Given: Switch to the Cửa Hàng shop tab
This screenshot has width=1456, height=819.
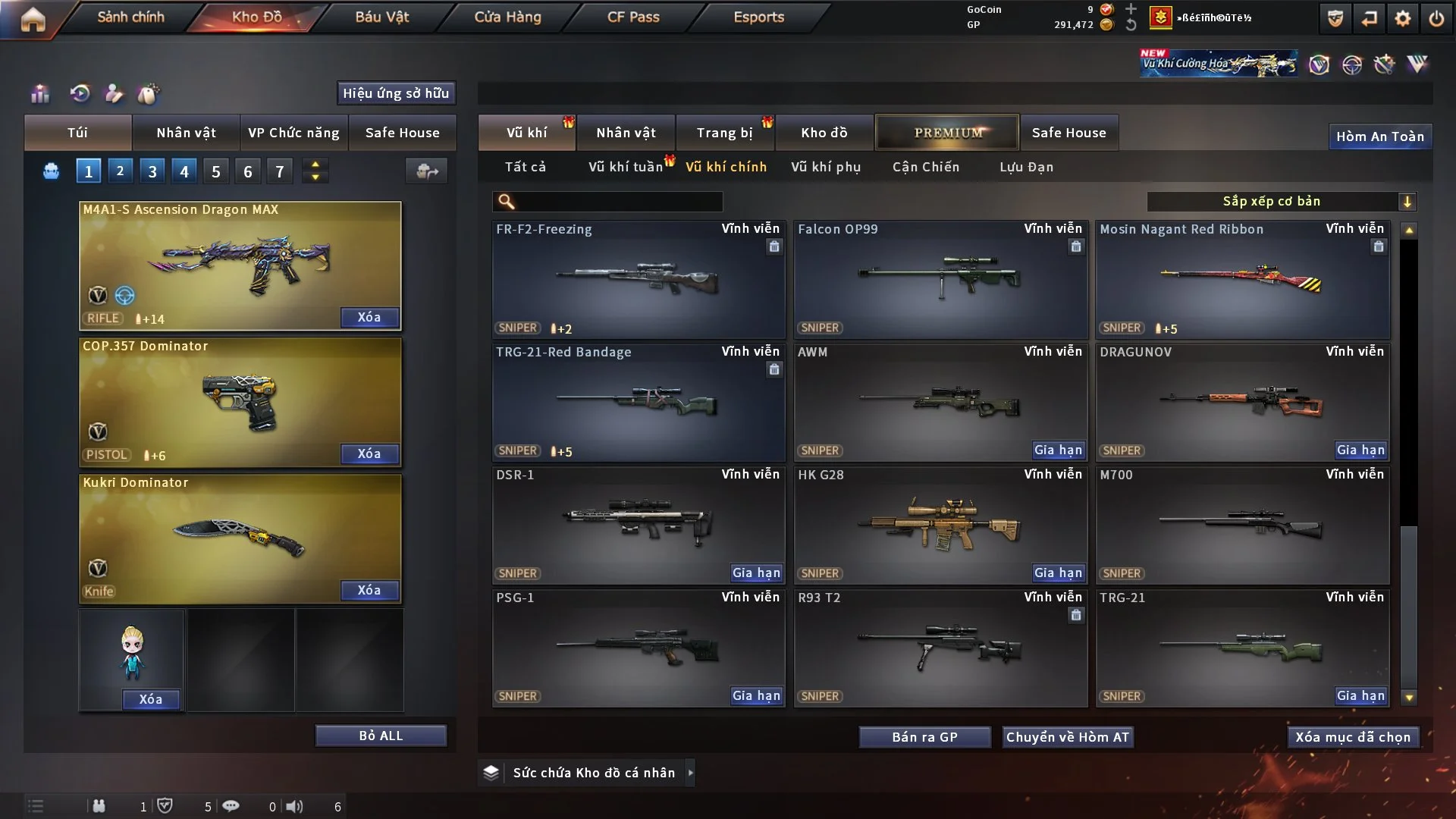Looking at the screenshot, I should pyautogui.click(x=507, y=17).
